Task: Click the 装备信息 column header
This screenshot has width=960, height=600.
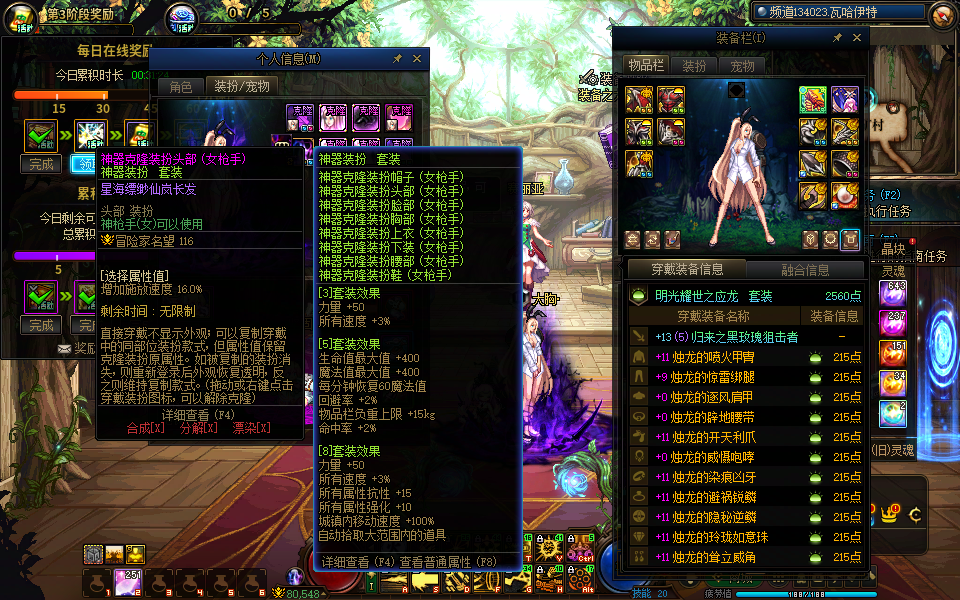Action: pos(834,316)
